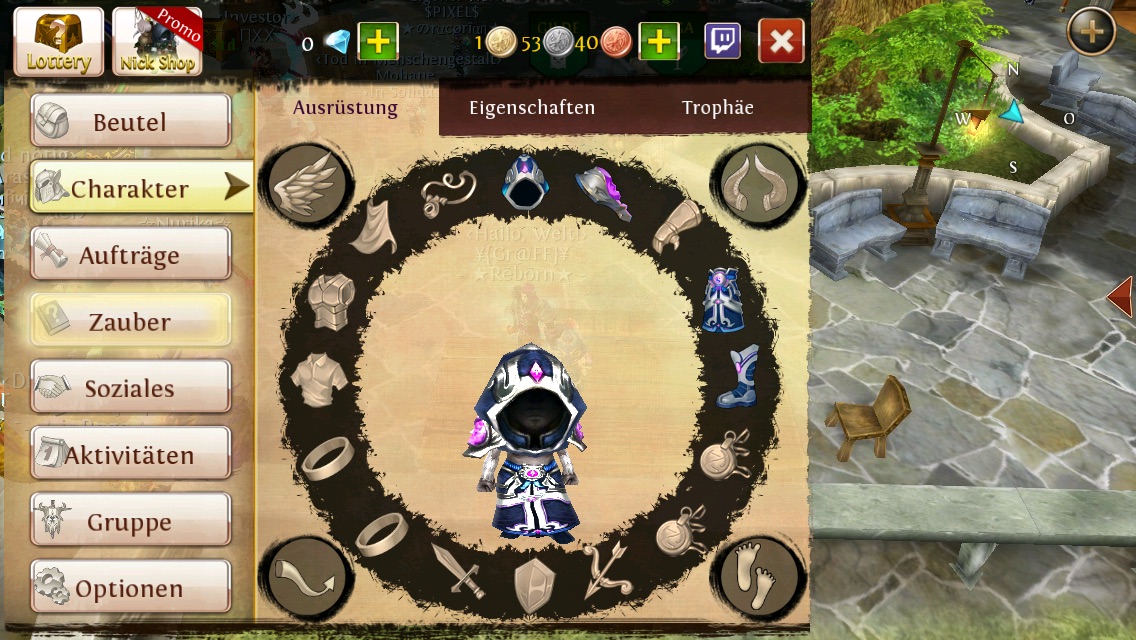1136x640 pixels.
Task: Click the round plus button in corner
Action: pyautogui.click(x=1091, y=33)
